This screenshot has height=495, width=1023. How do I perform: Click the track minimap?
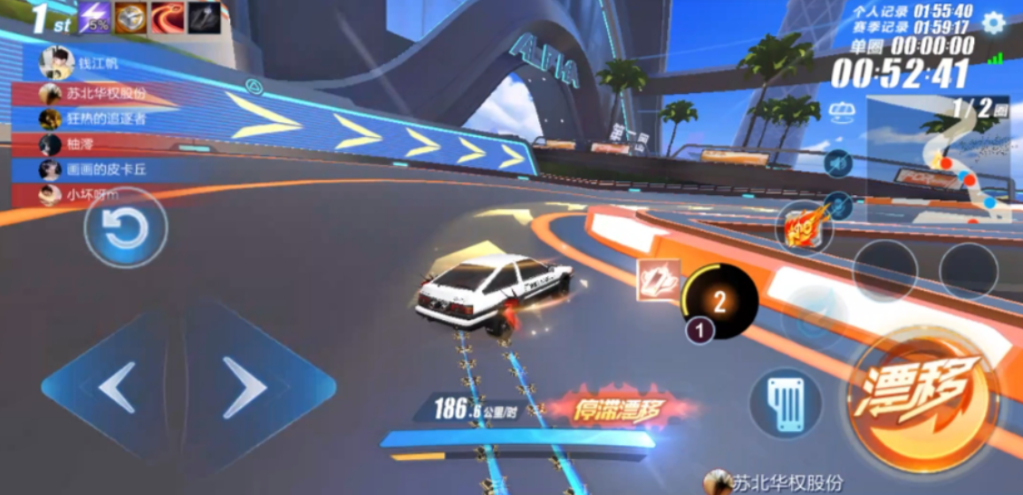(x=940, y=160)
